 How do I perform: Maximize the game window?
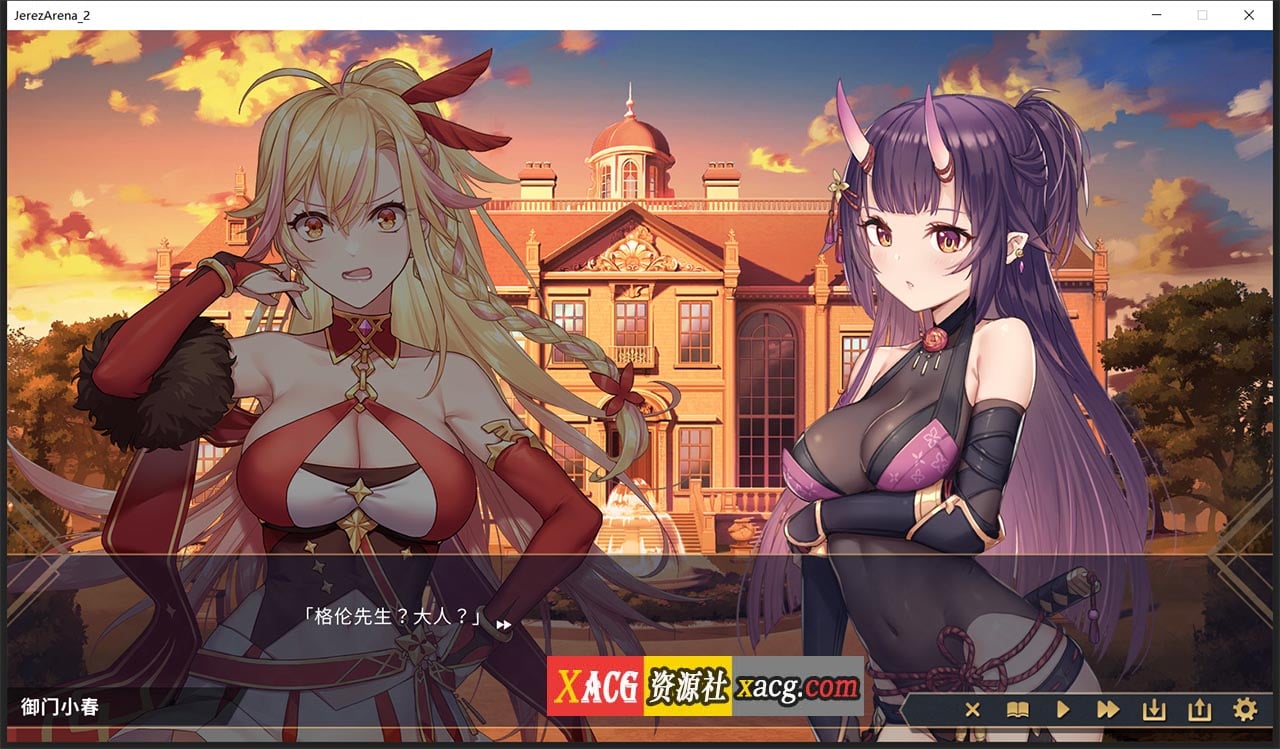(x=1202, y=15)
